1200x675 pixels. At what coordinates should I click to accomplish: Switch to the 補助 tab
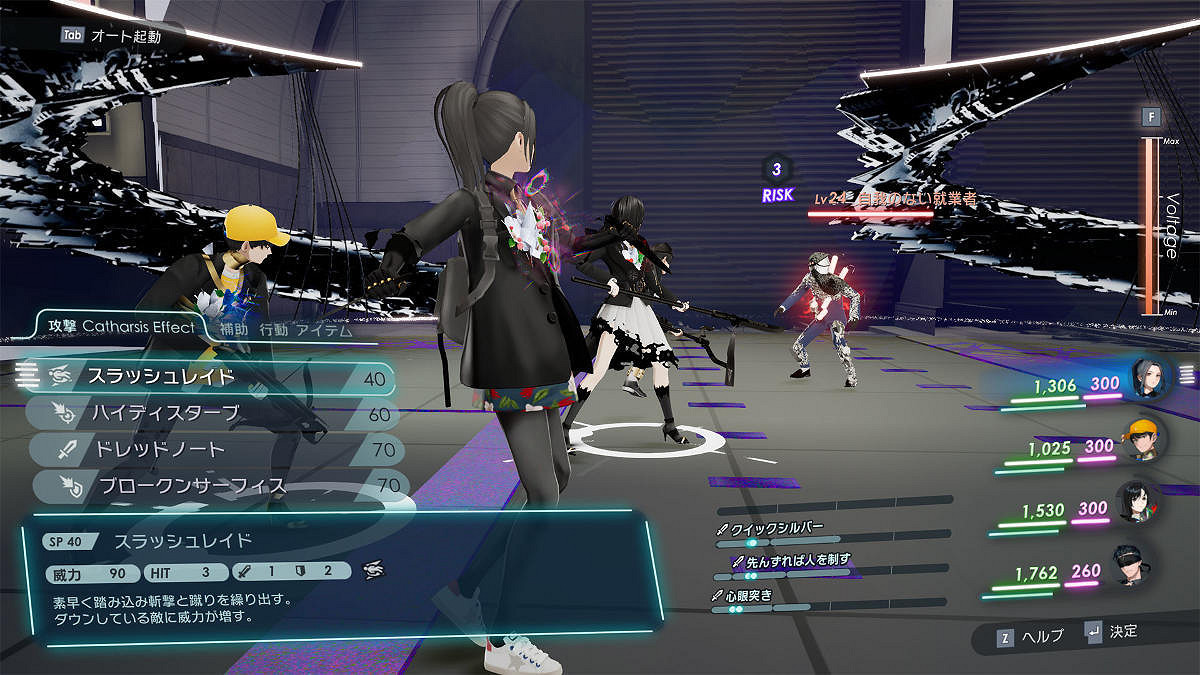click(x=234, y=329)
